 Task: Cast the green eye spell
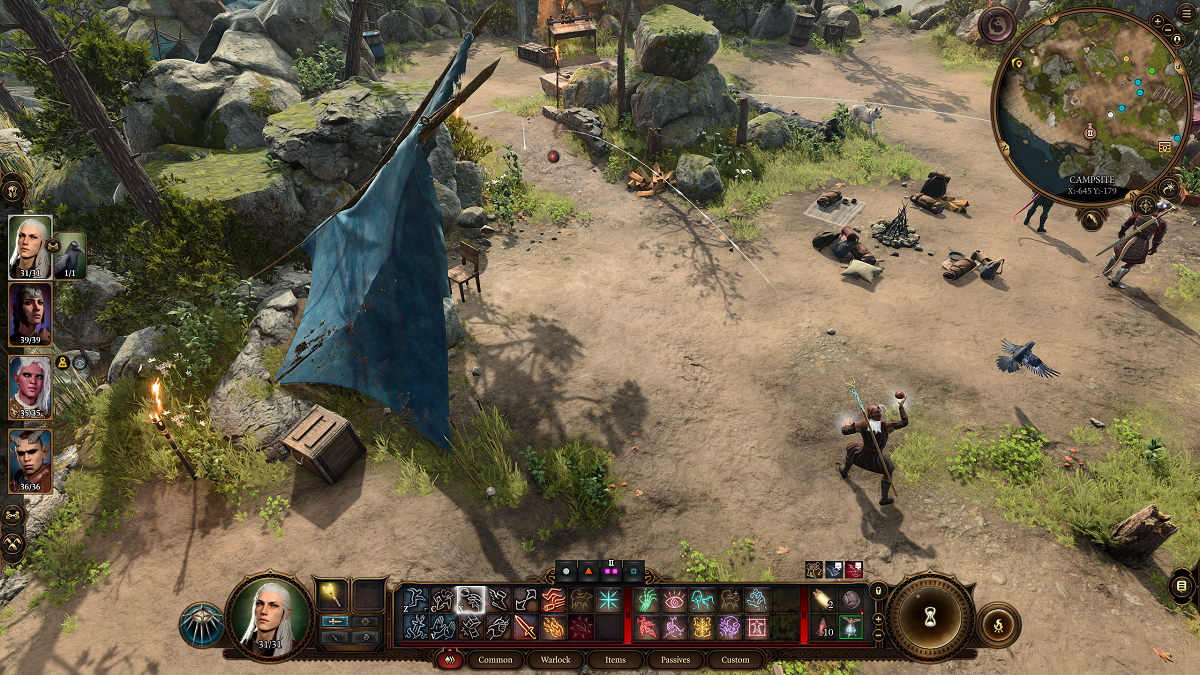(x=674, y=600)
